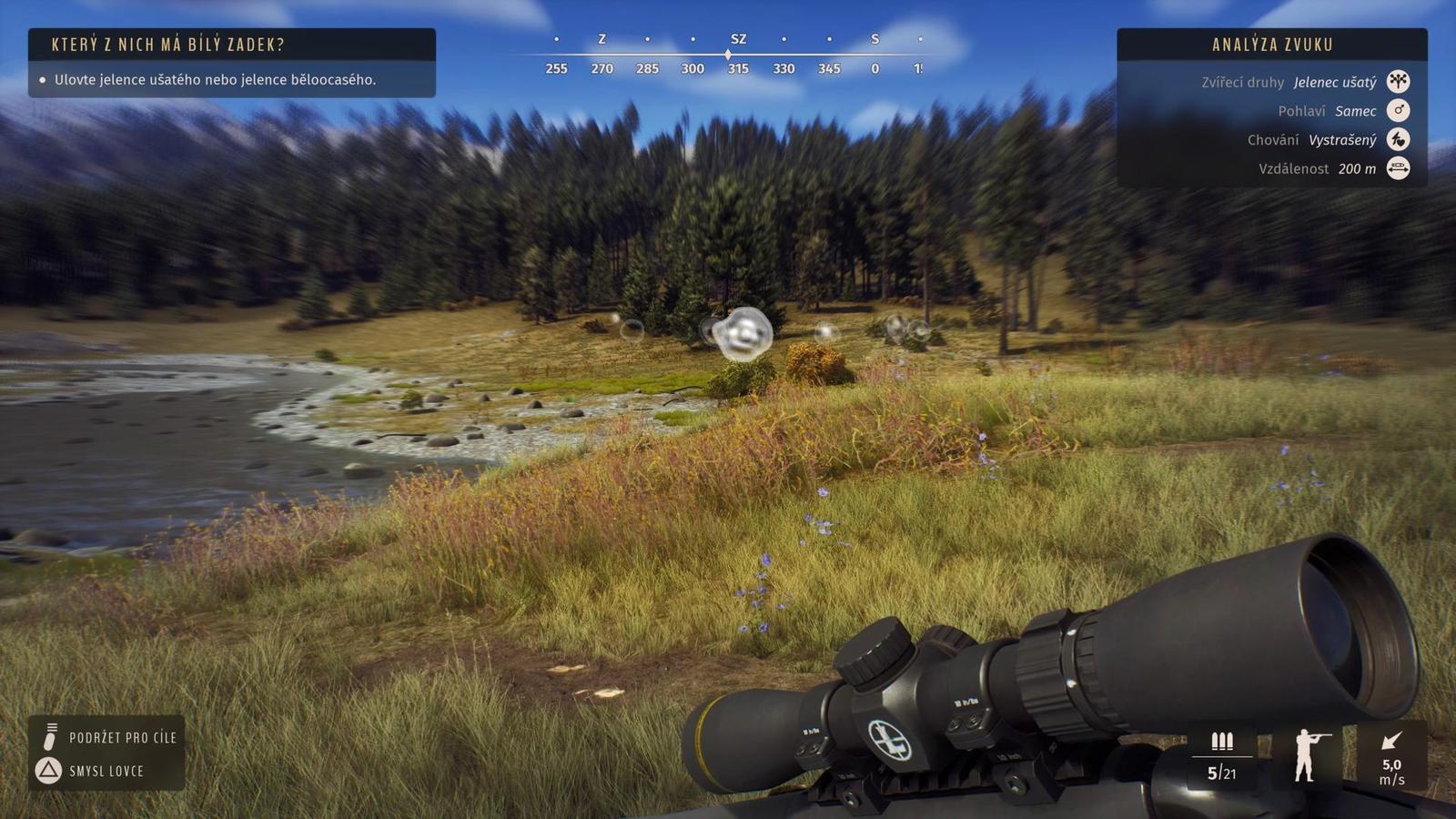Select the standing hunter stance icon
1456x819 pixels.
[x=1305, y=754]
